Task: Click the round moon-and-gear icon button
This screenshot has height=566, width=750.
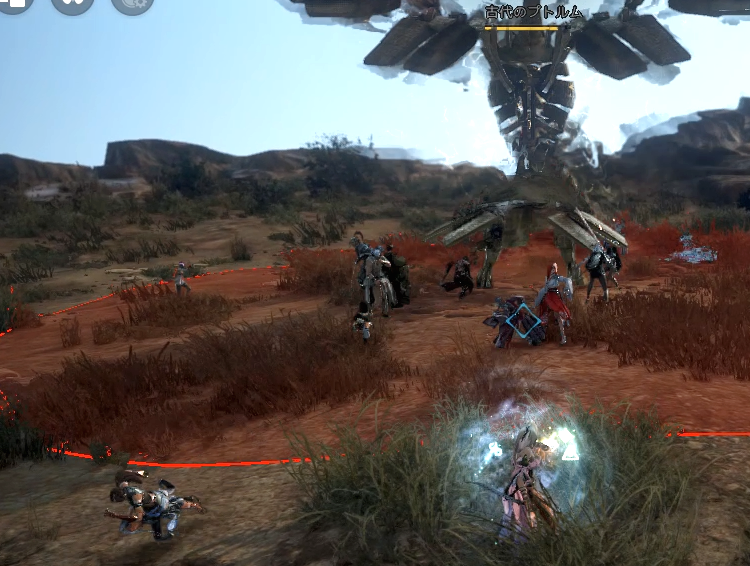Action: [x=132, y=3]
